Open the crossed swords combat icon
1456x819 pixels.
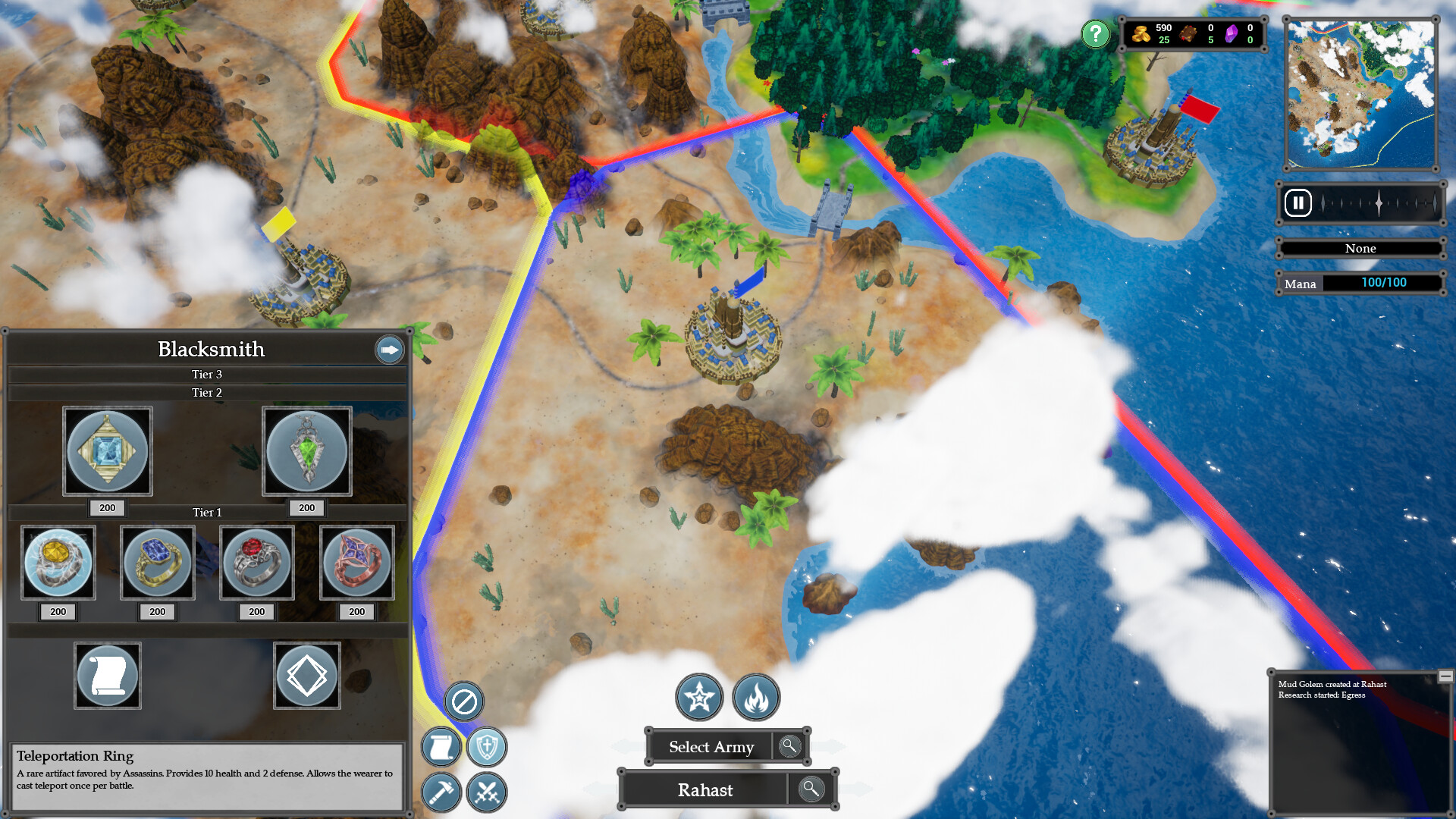tap(488, 792)
